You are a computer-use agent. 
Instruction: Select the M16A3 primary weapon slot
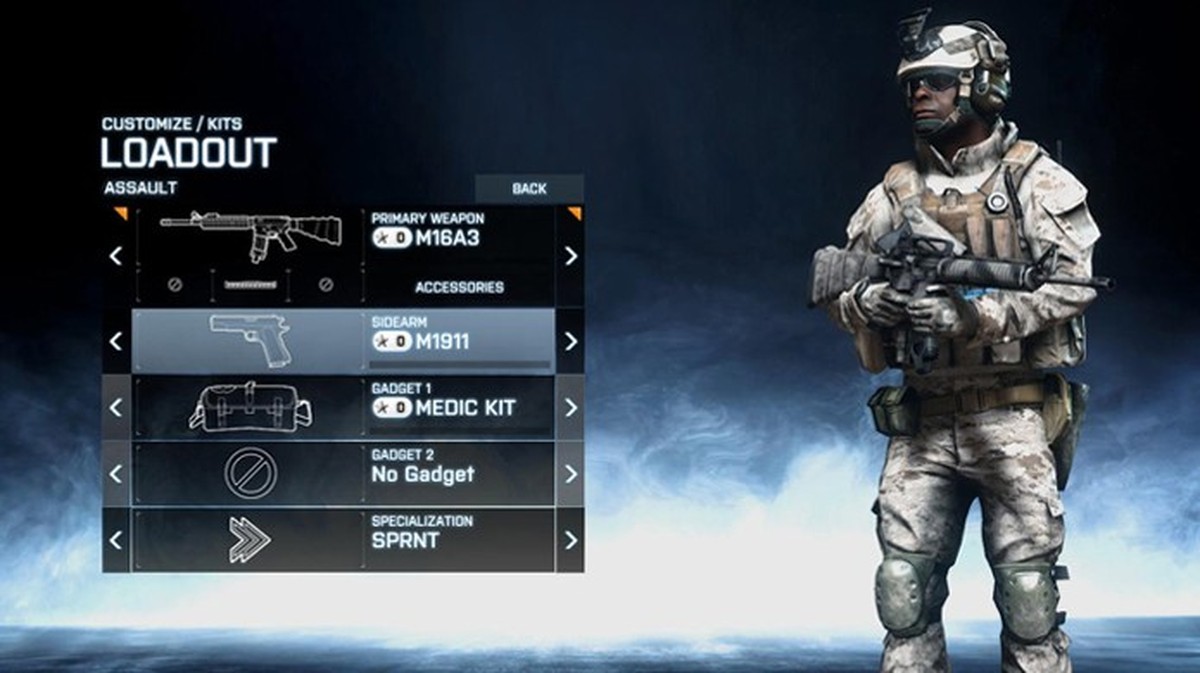(x=343, y=239)
